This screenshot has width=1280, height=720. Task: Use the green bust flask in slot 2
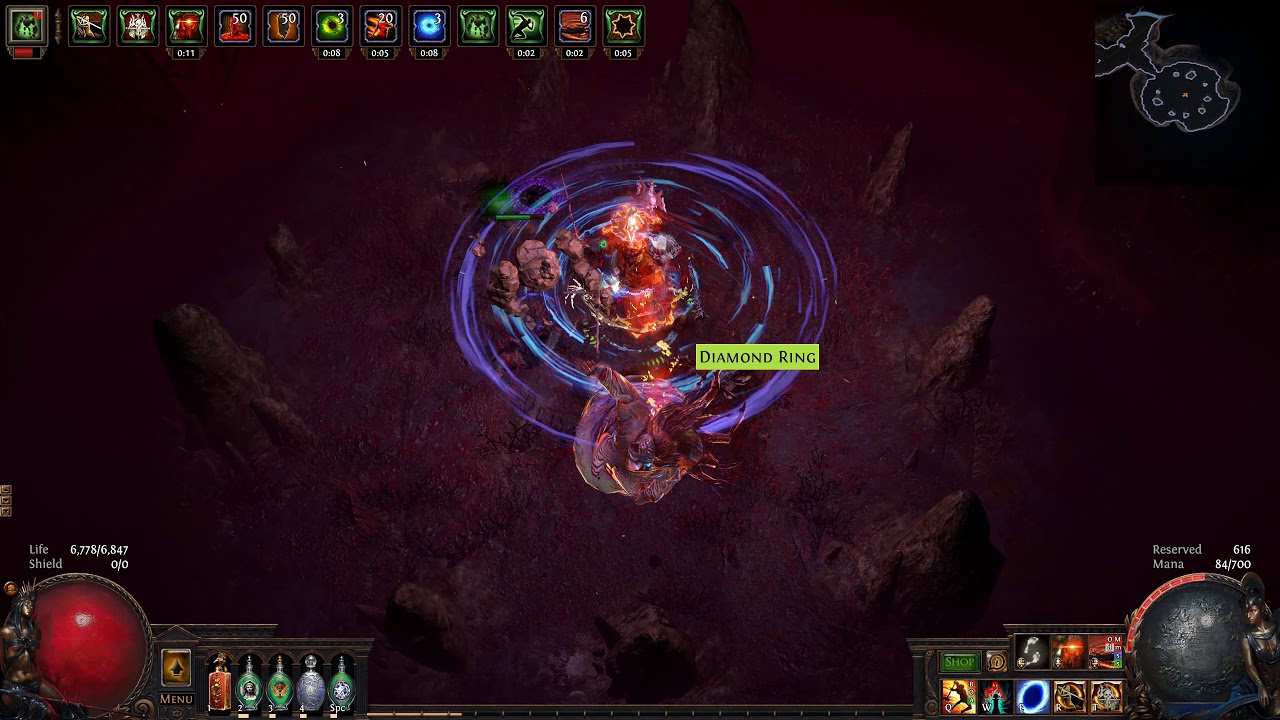click(x=249, y=685)
